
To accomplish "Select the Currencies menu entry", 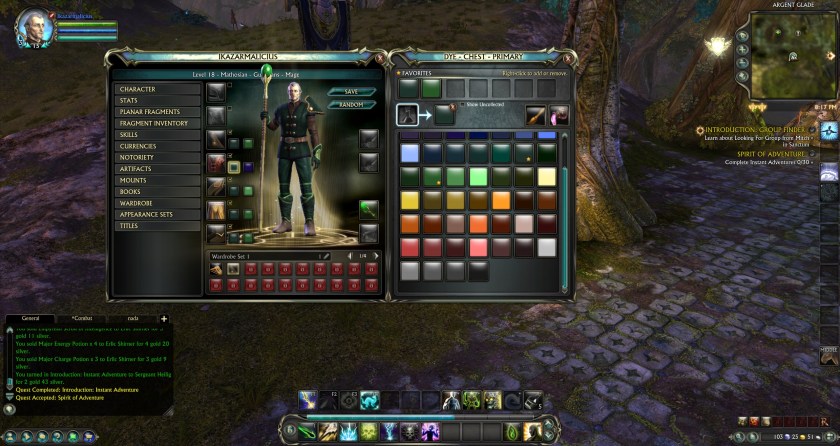I will click(157, 146).
